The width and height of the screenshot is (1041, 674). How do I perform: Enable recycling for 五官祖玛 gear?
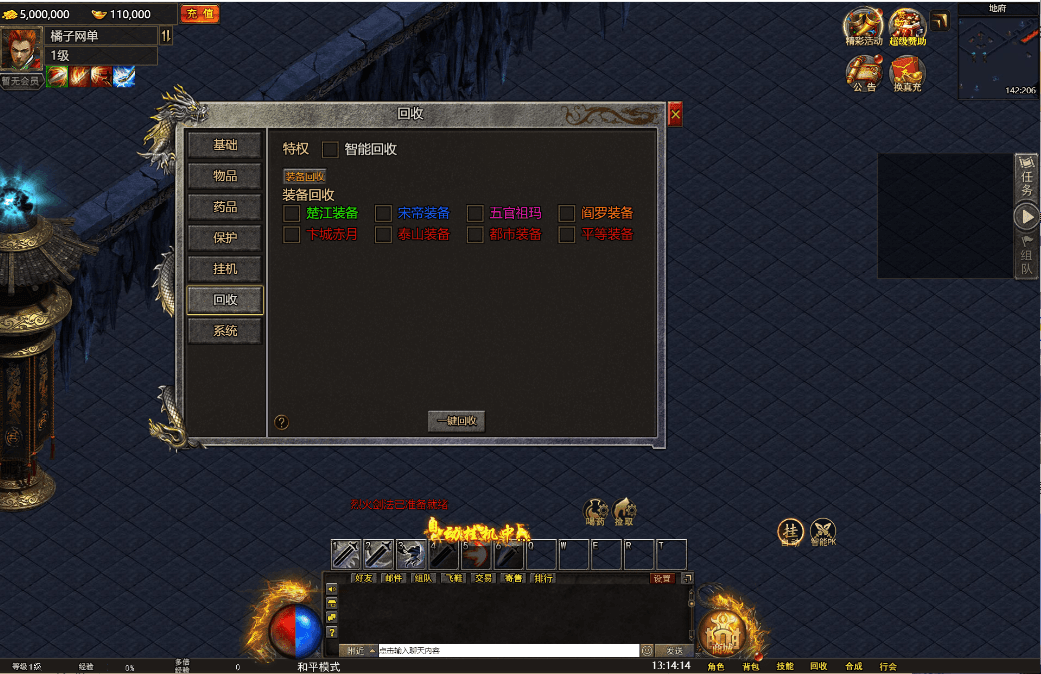coord(475,213)
